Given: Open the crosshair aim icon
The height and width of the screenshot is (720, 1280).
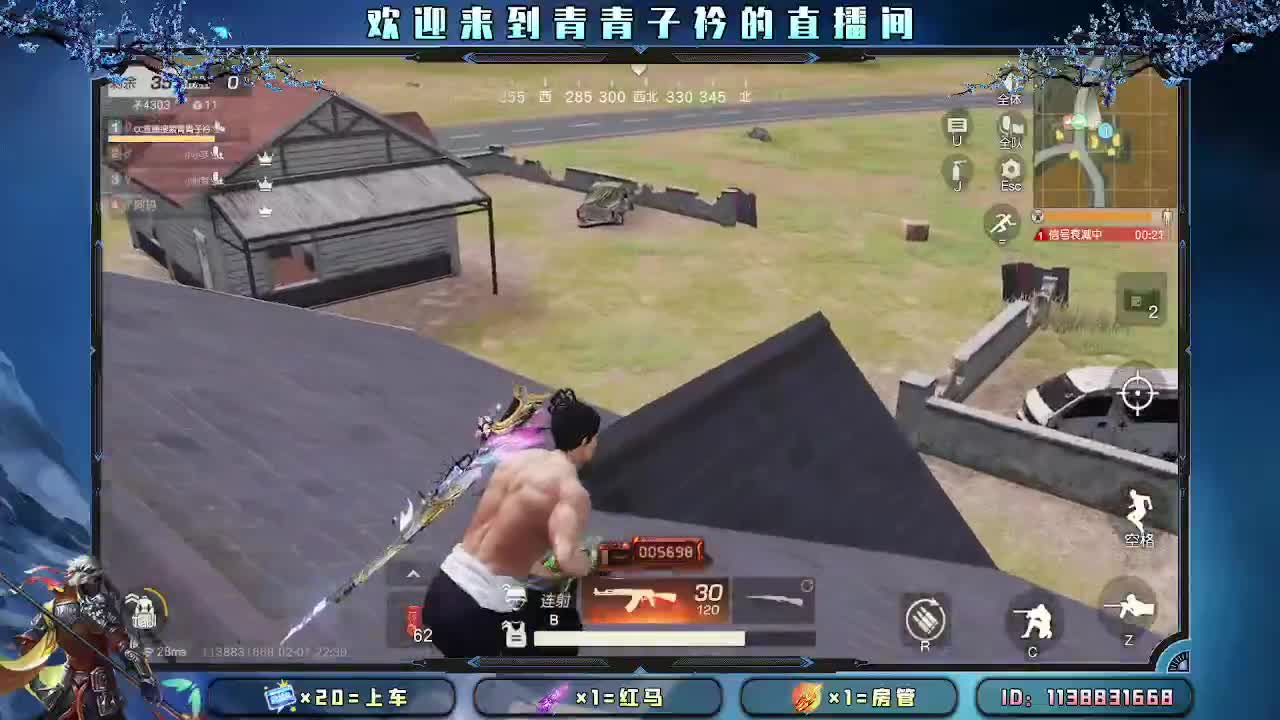Looking at the screenshot, I should pyautogui.click(x=1139, y=393).
